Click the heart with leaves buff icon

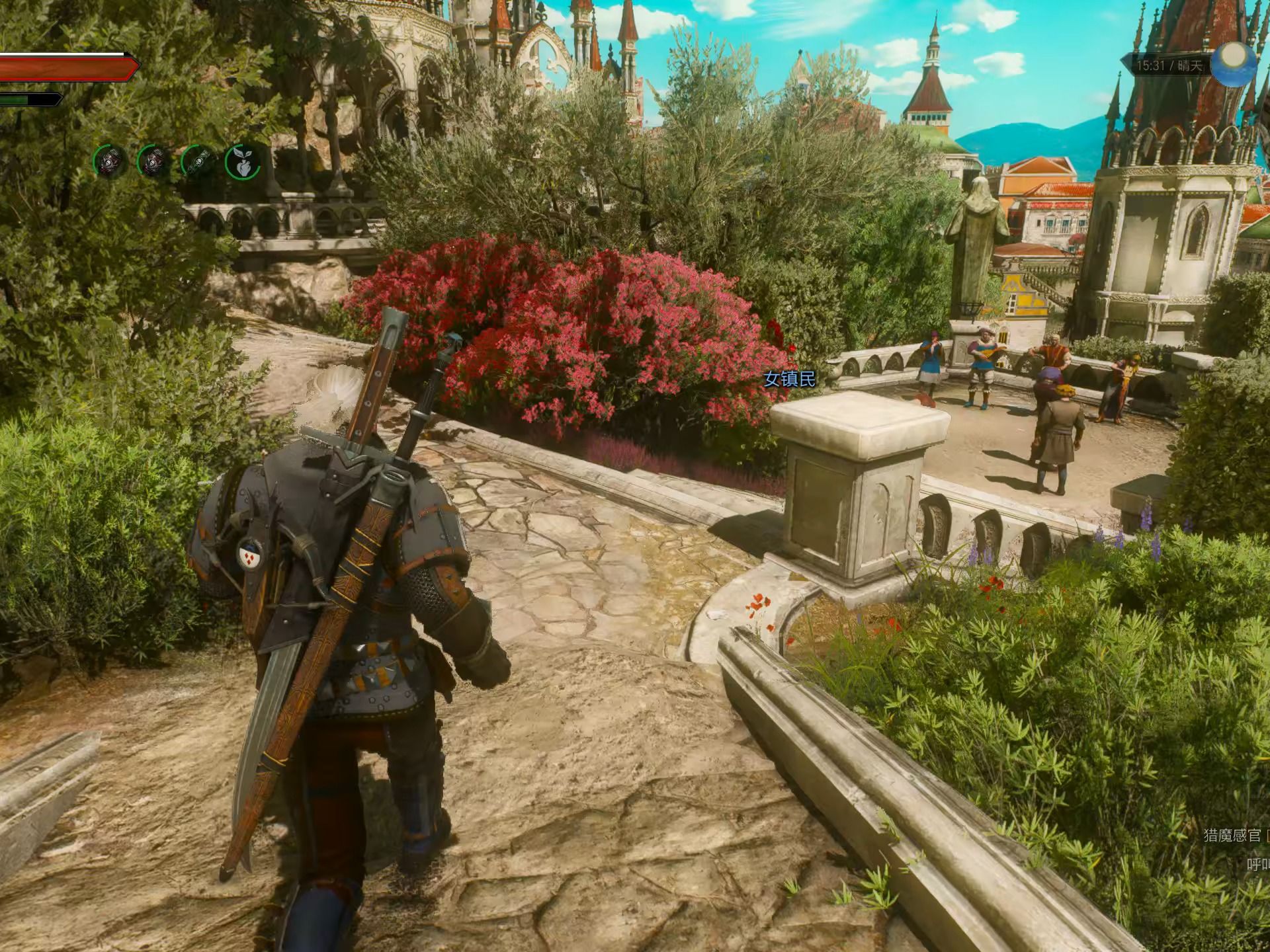[242, 162]
